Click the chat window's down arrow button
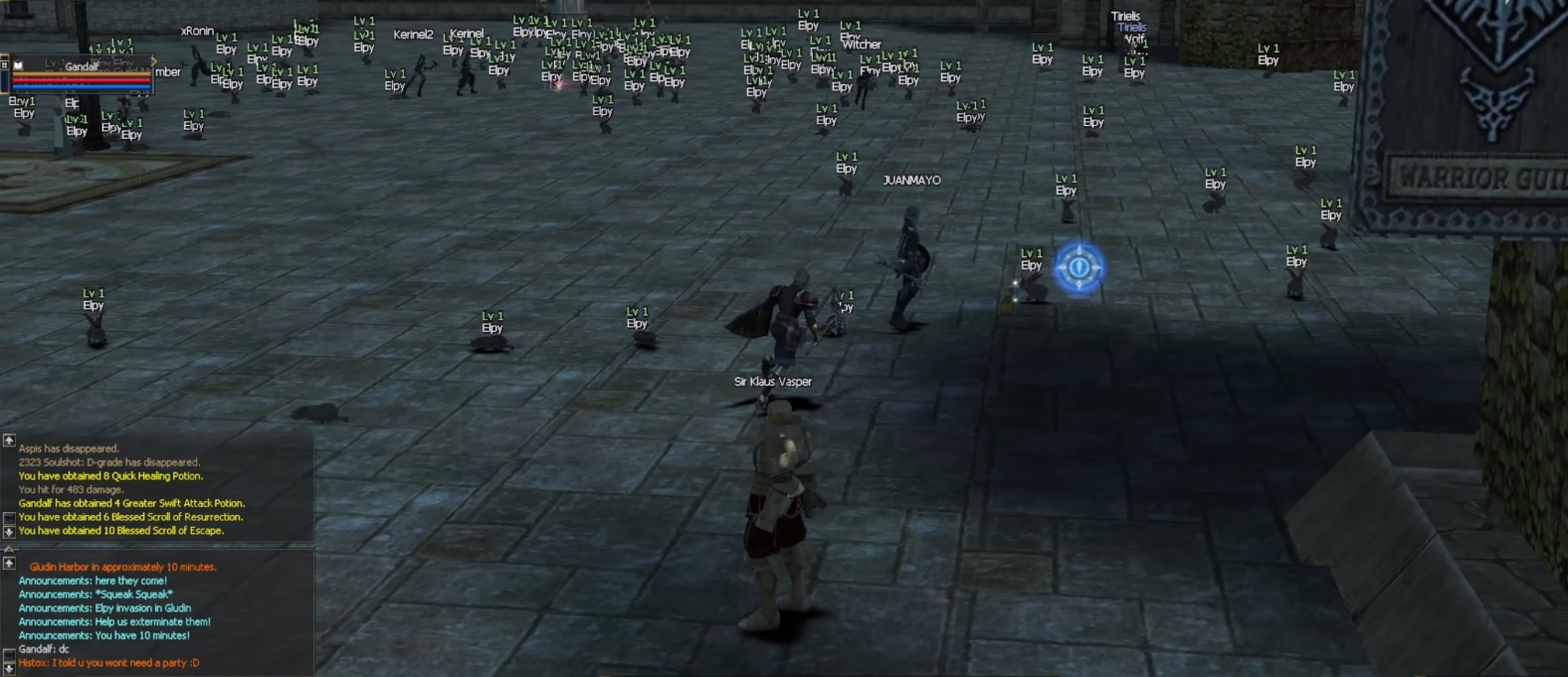This screenshot has width=1568, height=677. pyautogui.click(x=9, y=668)
